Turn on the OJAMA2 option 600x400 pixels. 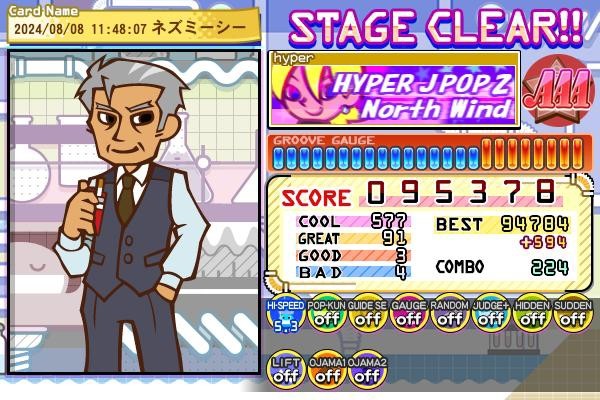368,372
